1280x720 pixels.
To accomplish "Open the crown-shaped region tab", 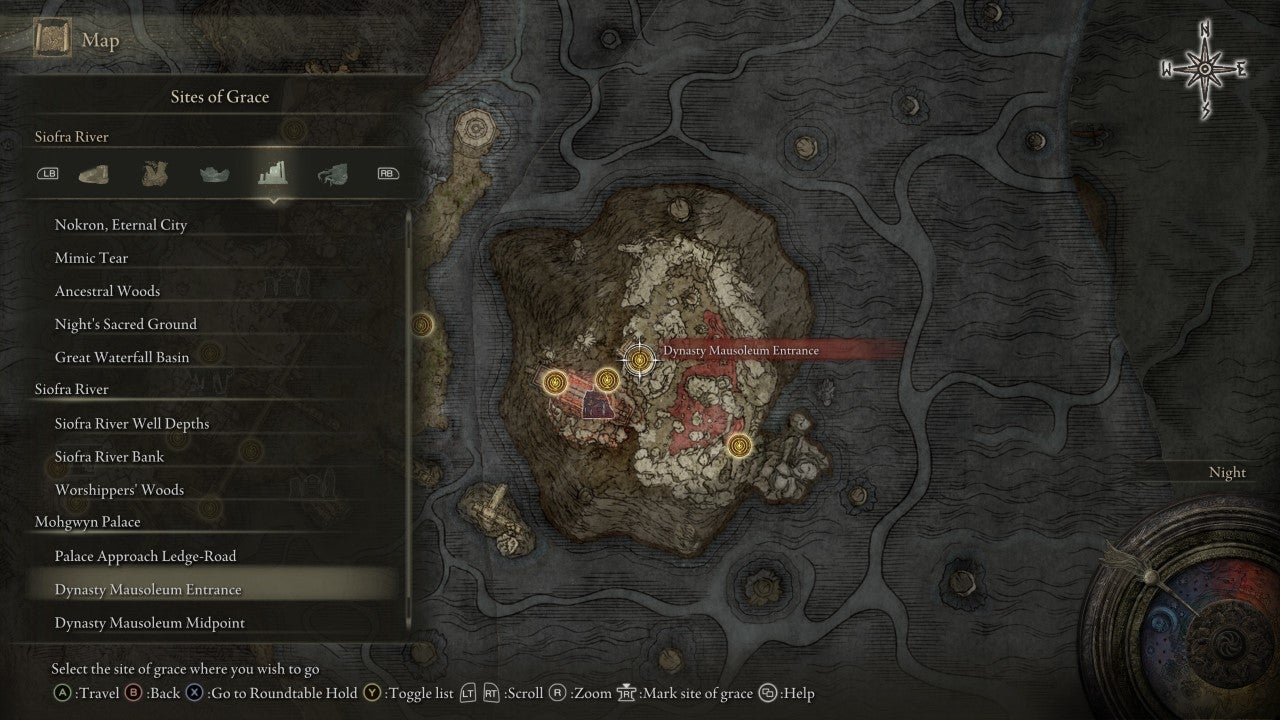I will tap(211, 174).
